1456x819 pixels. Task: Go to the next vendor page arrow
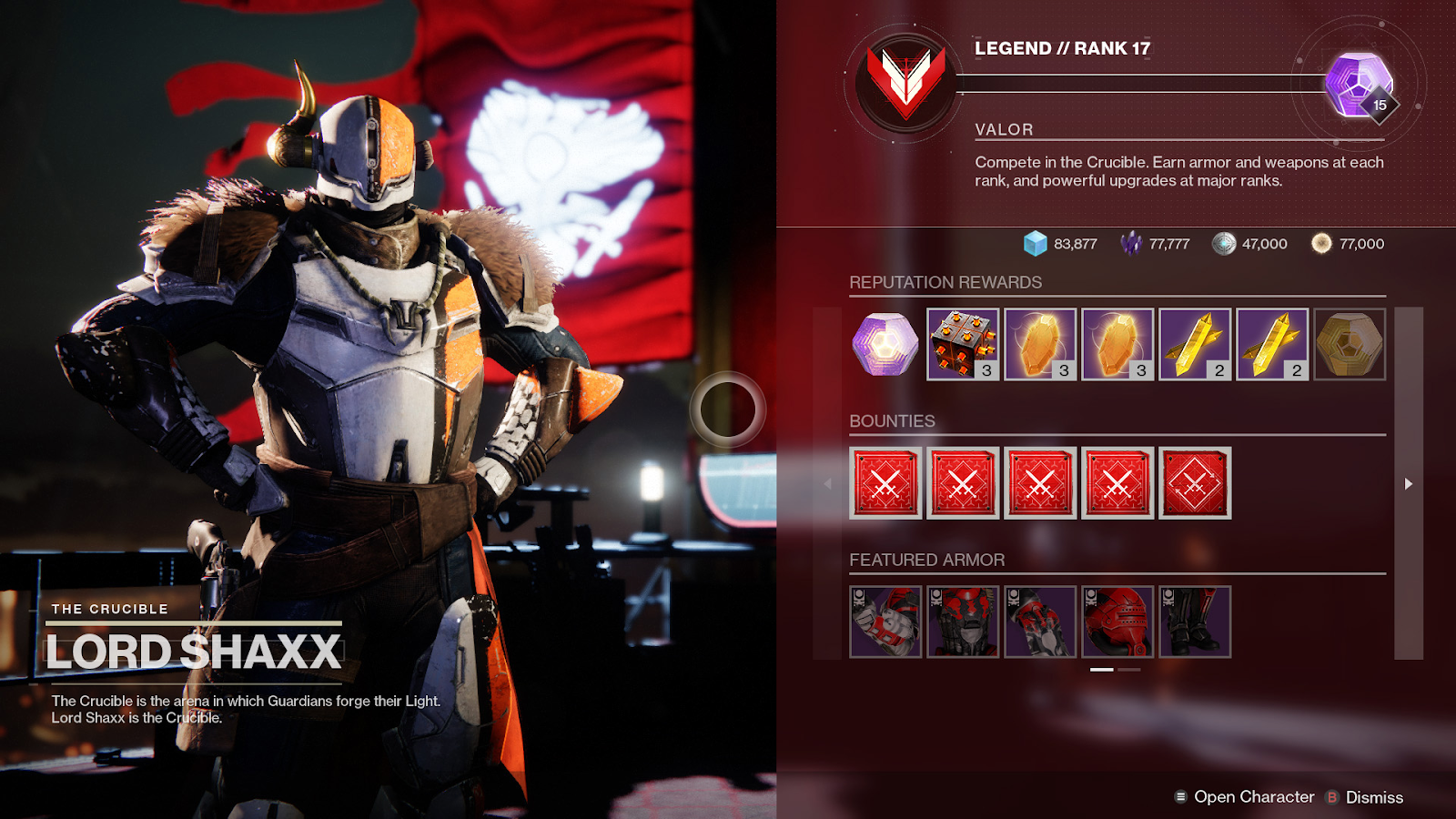1409,483
